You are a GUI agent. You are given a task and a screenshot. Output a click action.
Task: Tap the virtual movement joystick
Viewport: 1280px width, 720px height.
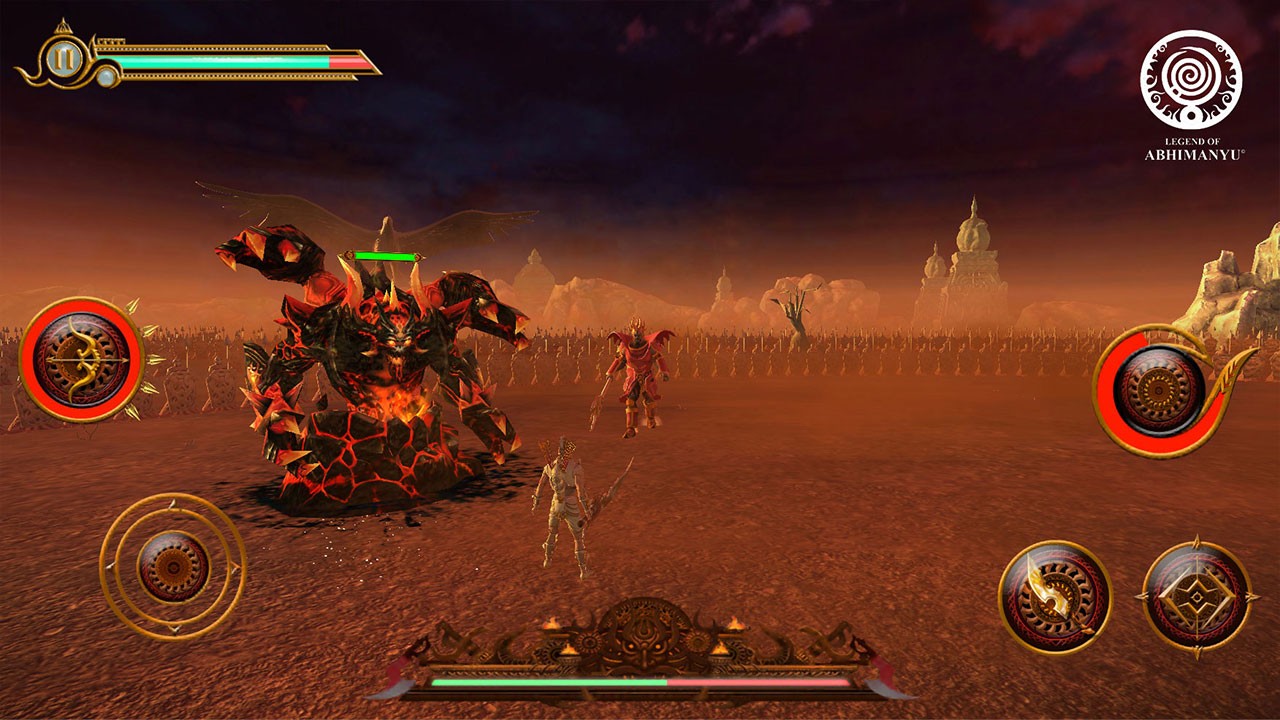coord(173,566)
